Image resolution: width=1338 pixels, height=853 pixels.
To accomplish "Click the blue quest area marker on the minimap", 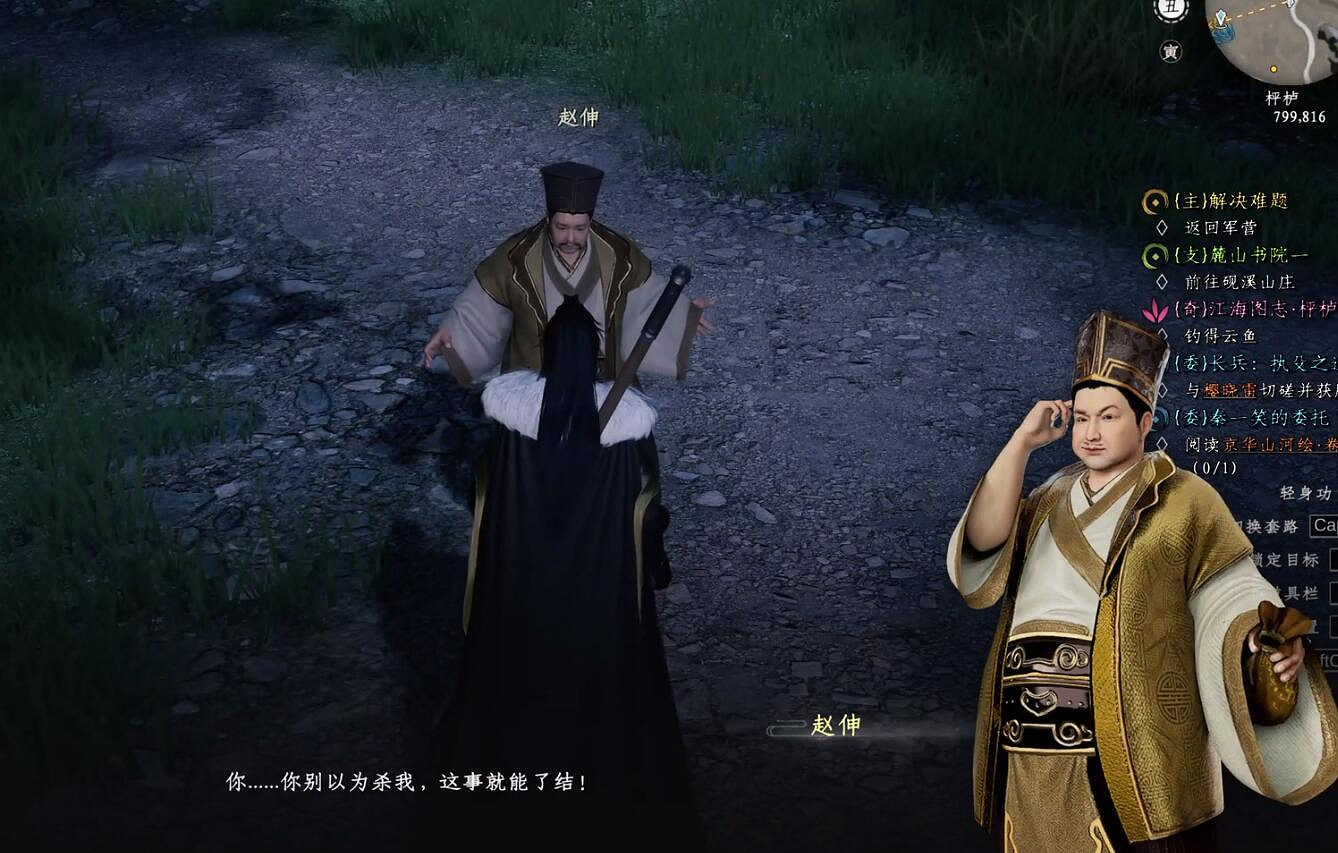I will [1223, 31].
